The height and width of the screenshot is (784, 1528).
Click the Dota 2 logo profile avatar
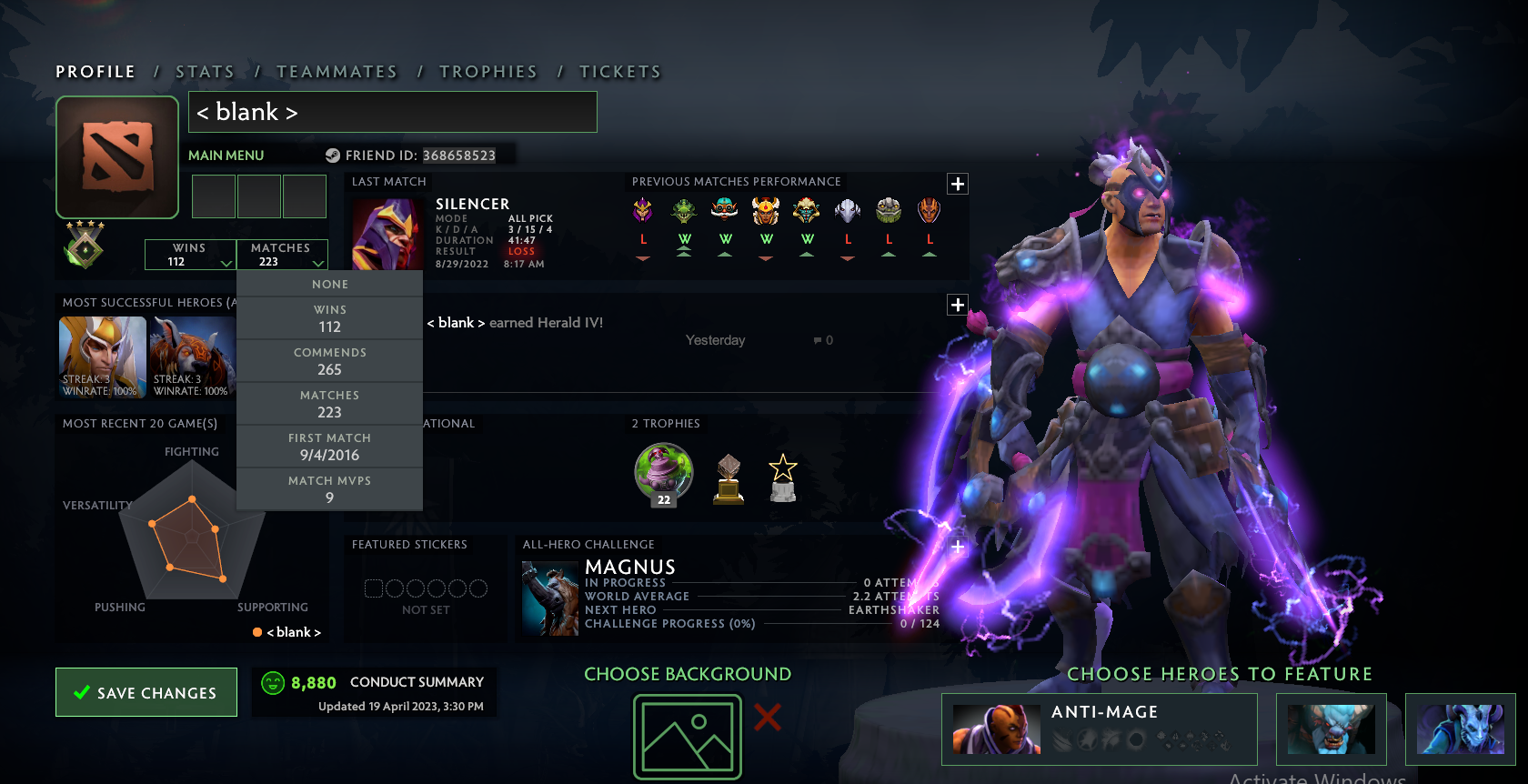[116, 156]
